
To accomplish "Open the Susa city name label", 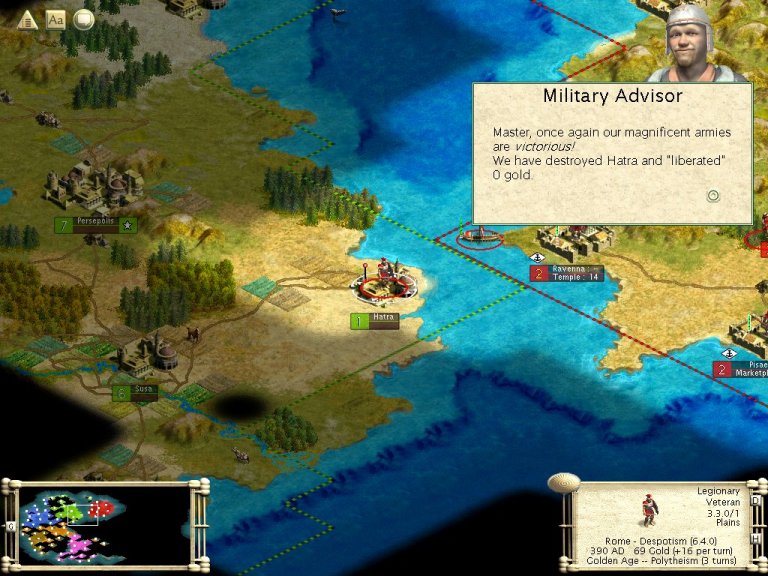I will tap(142, 393).
